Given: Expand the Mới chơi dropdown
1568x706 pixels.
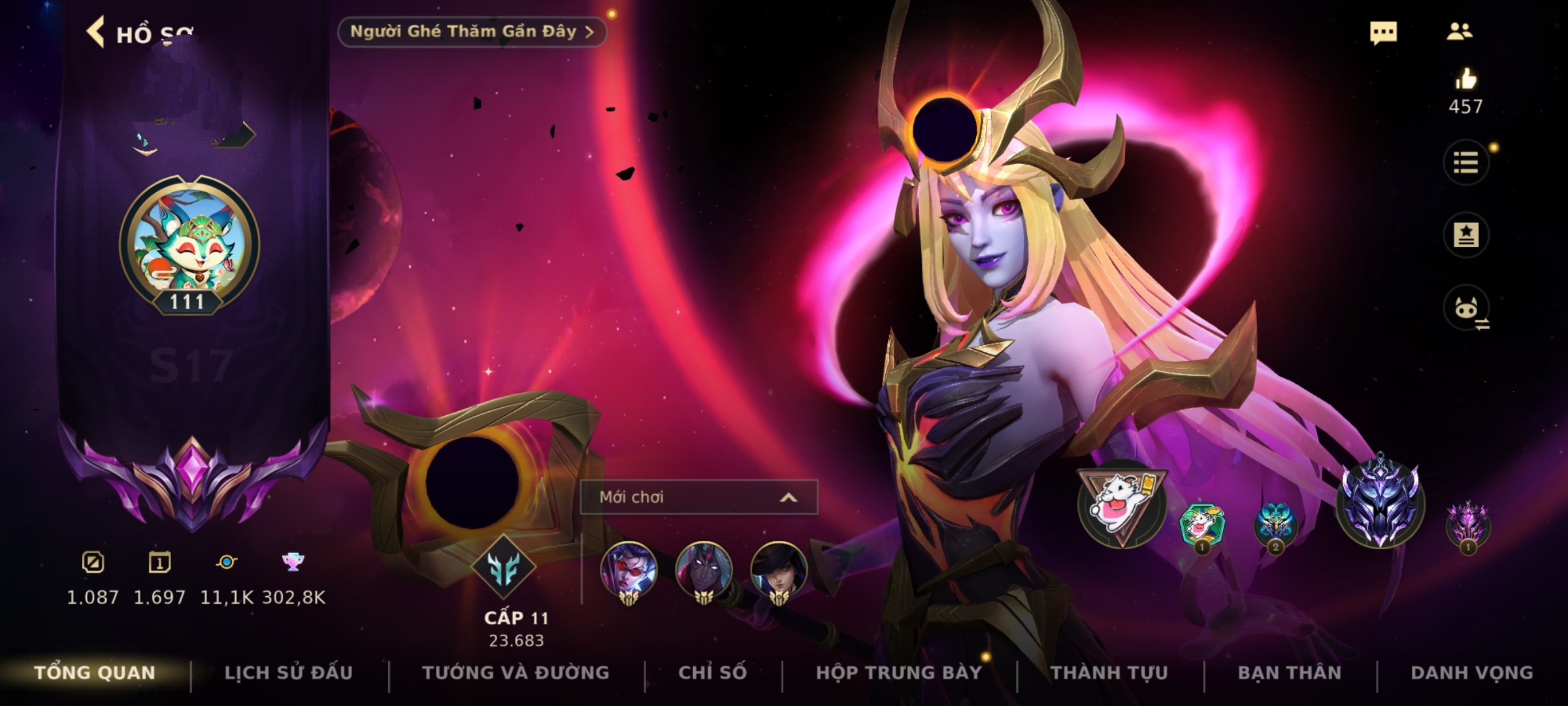Looking at the screenshot, I should (698, 497).
